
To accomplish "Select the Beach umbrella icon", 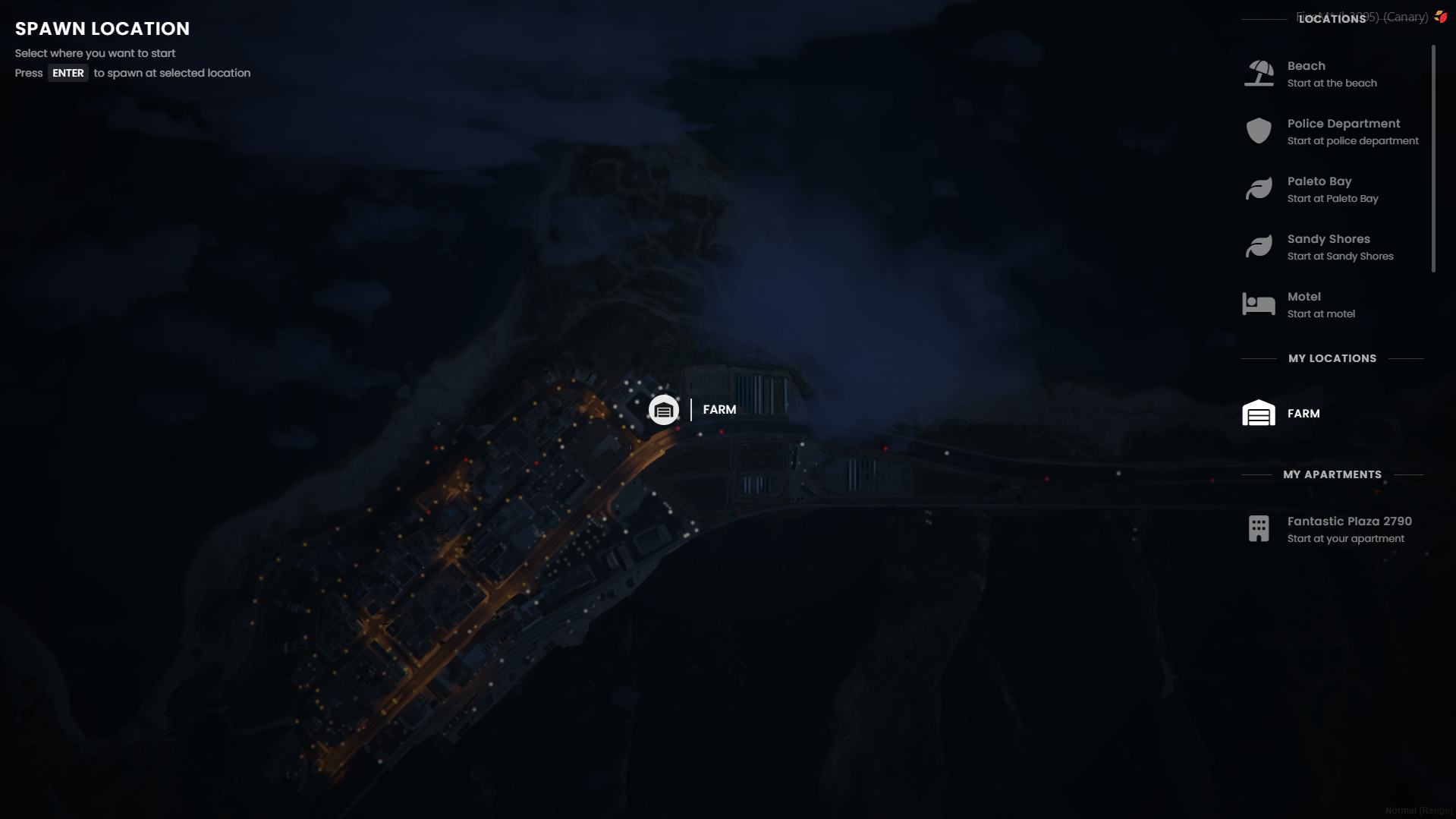I will pos(1259,73).
